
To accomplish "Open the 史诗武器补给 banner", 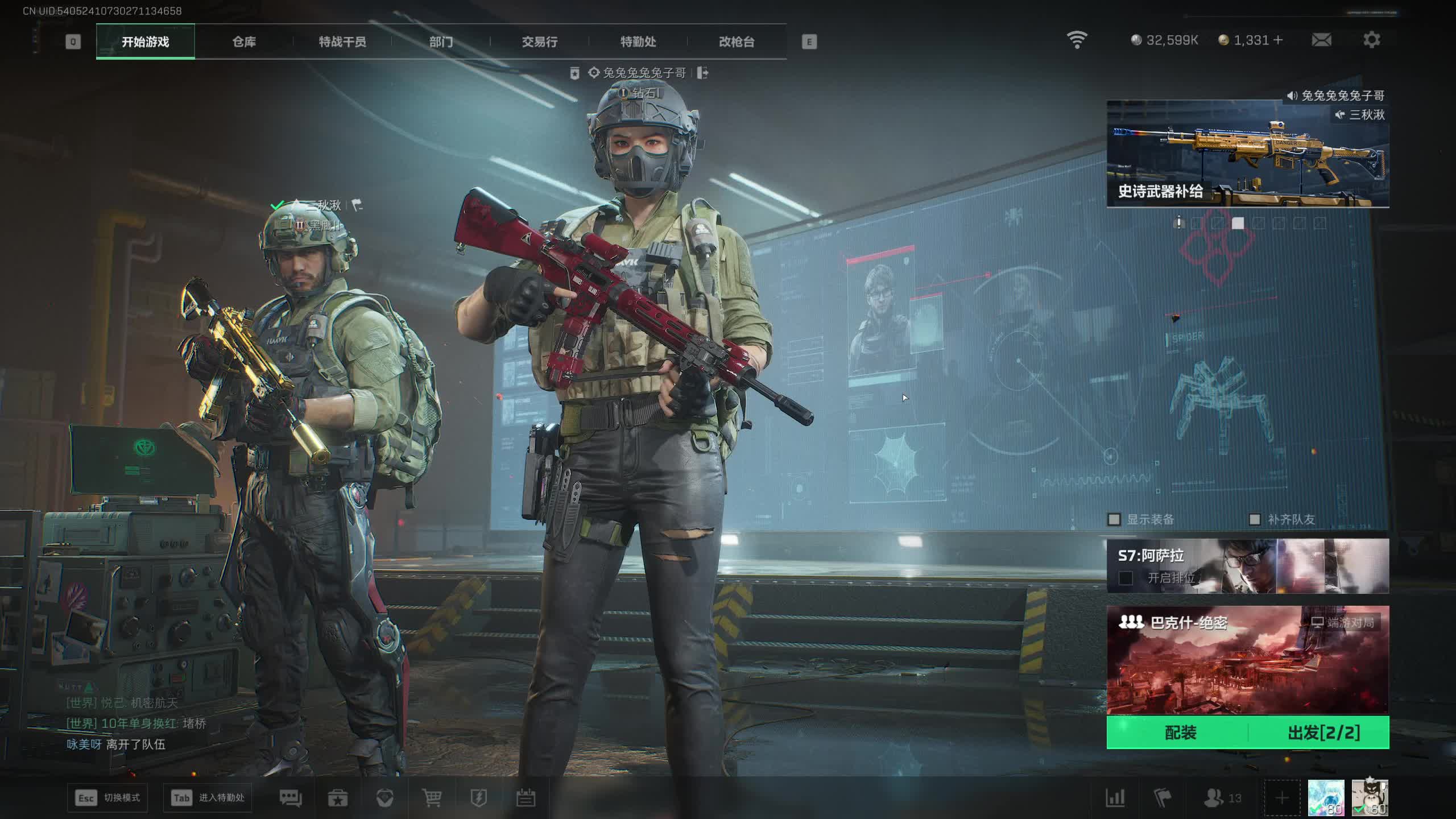I will coord(1247,154).
